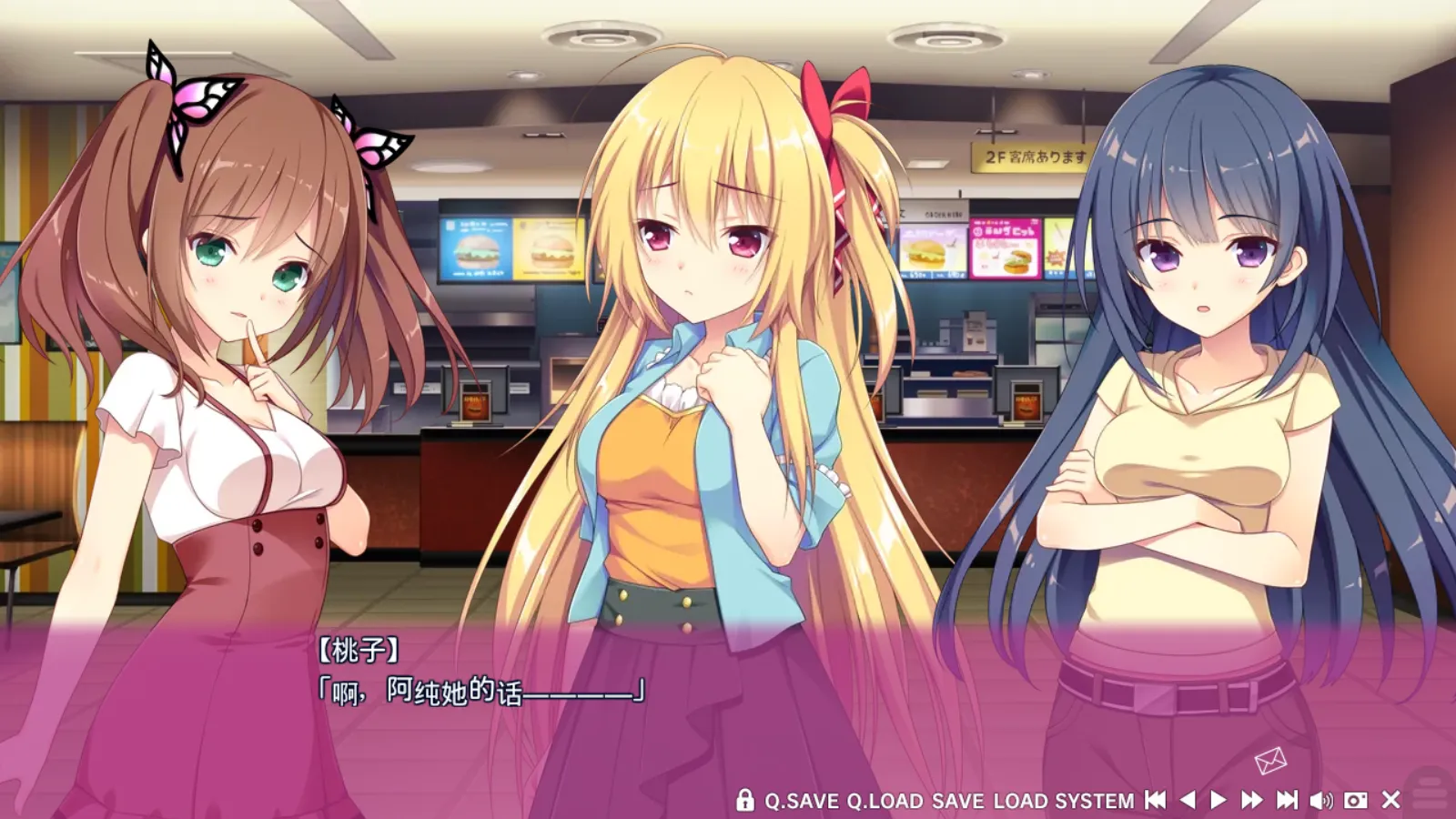This screenshot has width=1456, height=819.
Task: Go back one line with the left arrow
Action: [x=1188, y=800]
